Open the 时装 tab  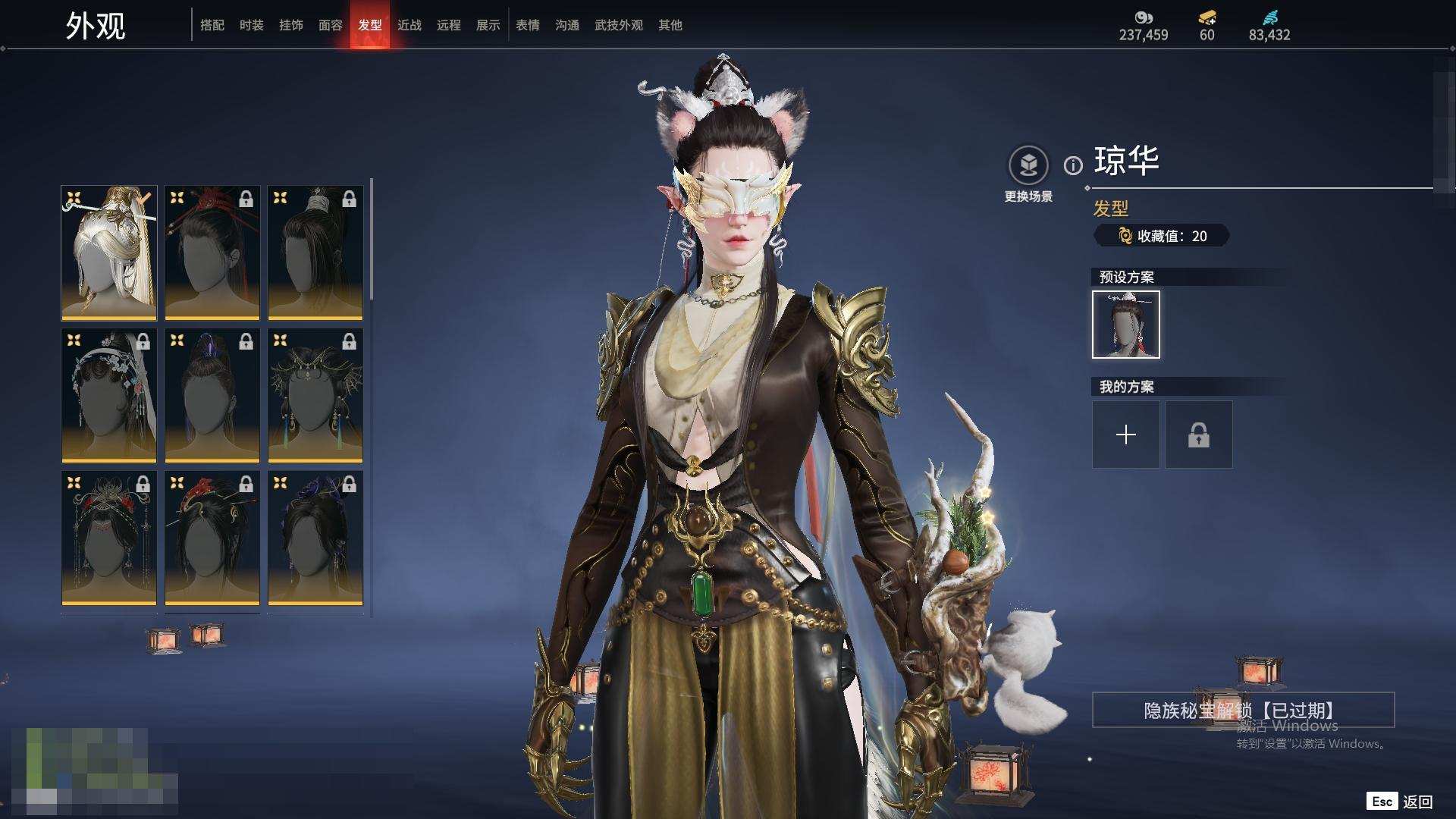tap(252, 25)
